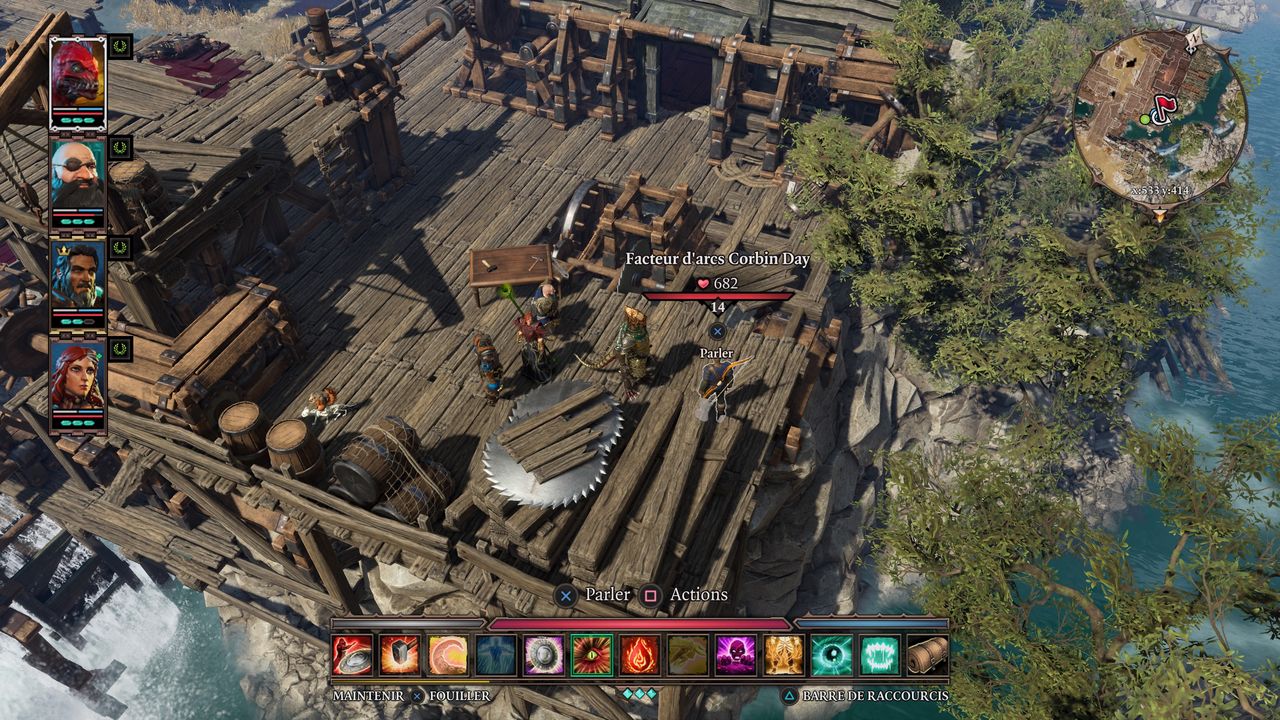This screenshot has width=1280, height=720.
Task: Activate the shield throw skill
Action: (352, 655)
